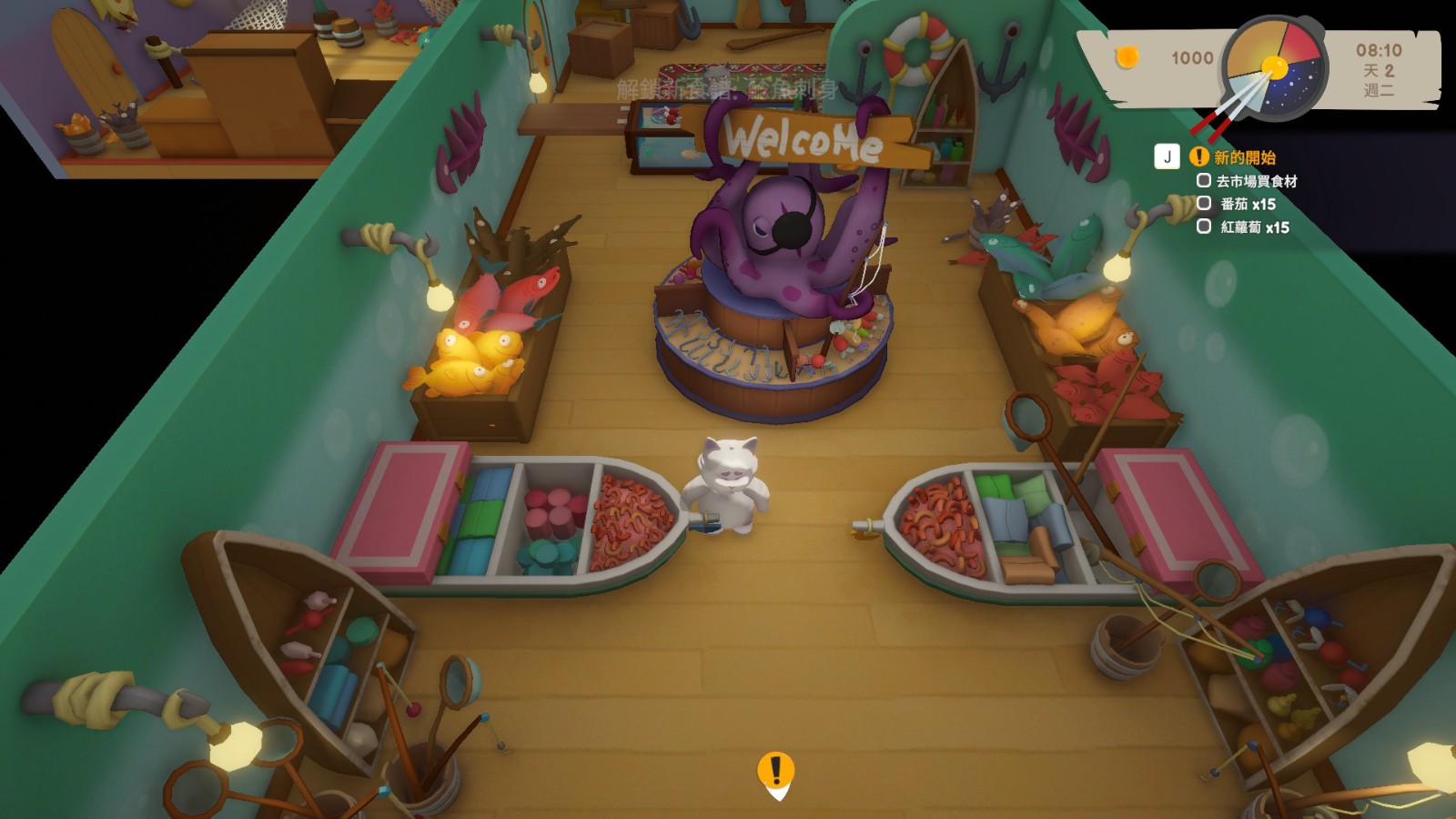Select the 番茄 x15 objective checkbox

[x=1203, y=203]
